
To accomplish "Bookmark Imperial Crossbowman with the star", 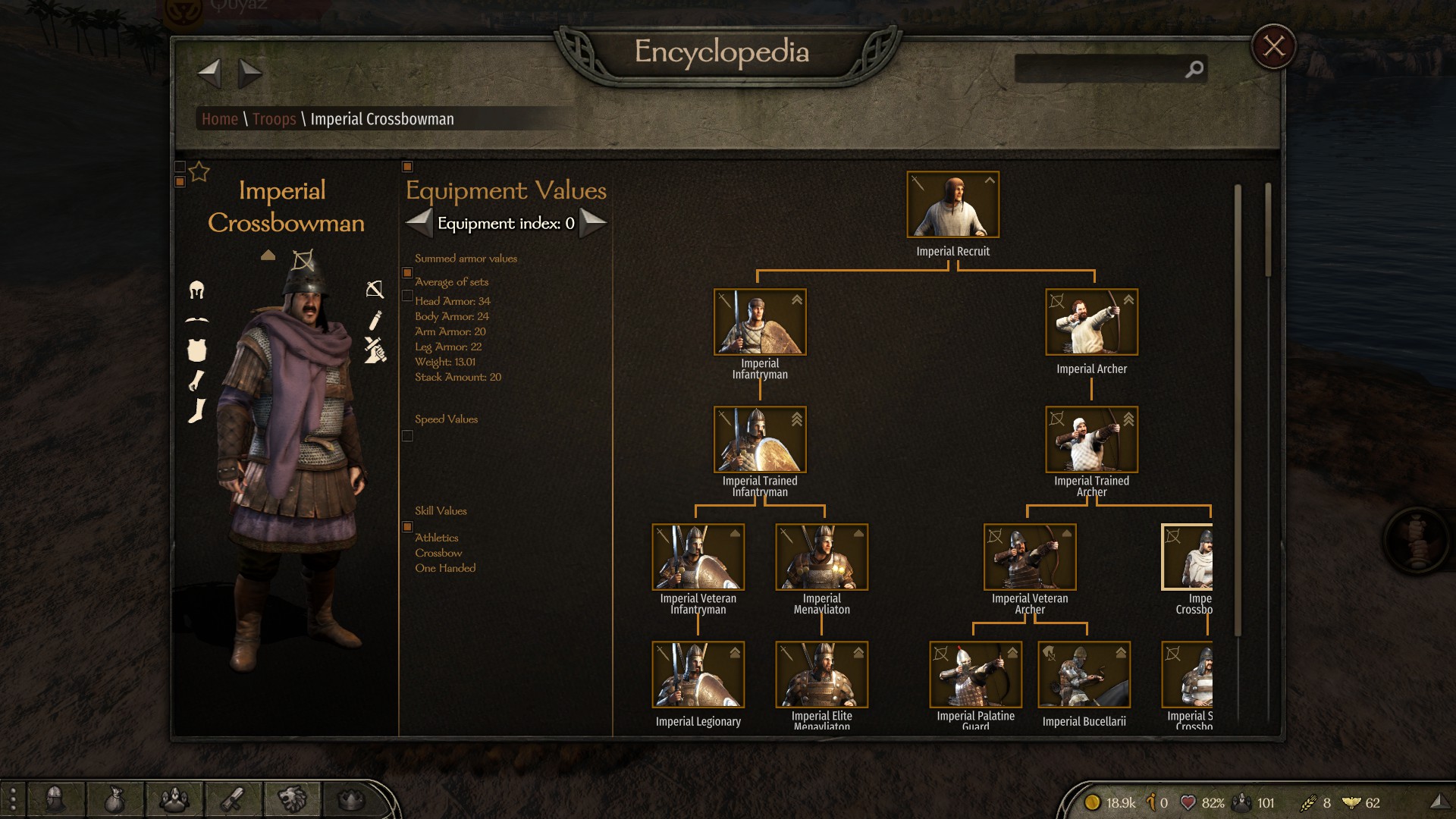I will pyautogui.click(x=199, y=172).
